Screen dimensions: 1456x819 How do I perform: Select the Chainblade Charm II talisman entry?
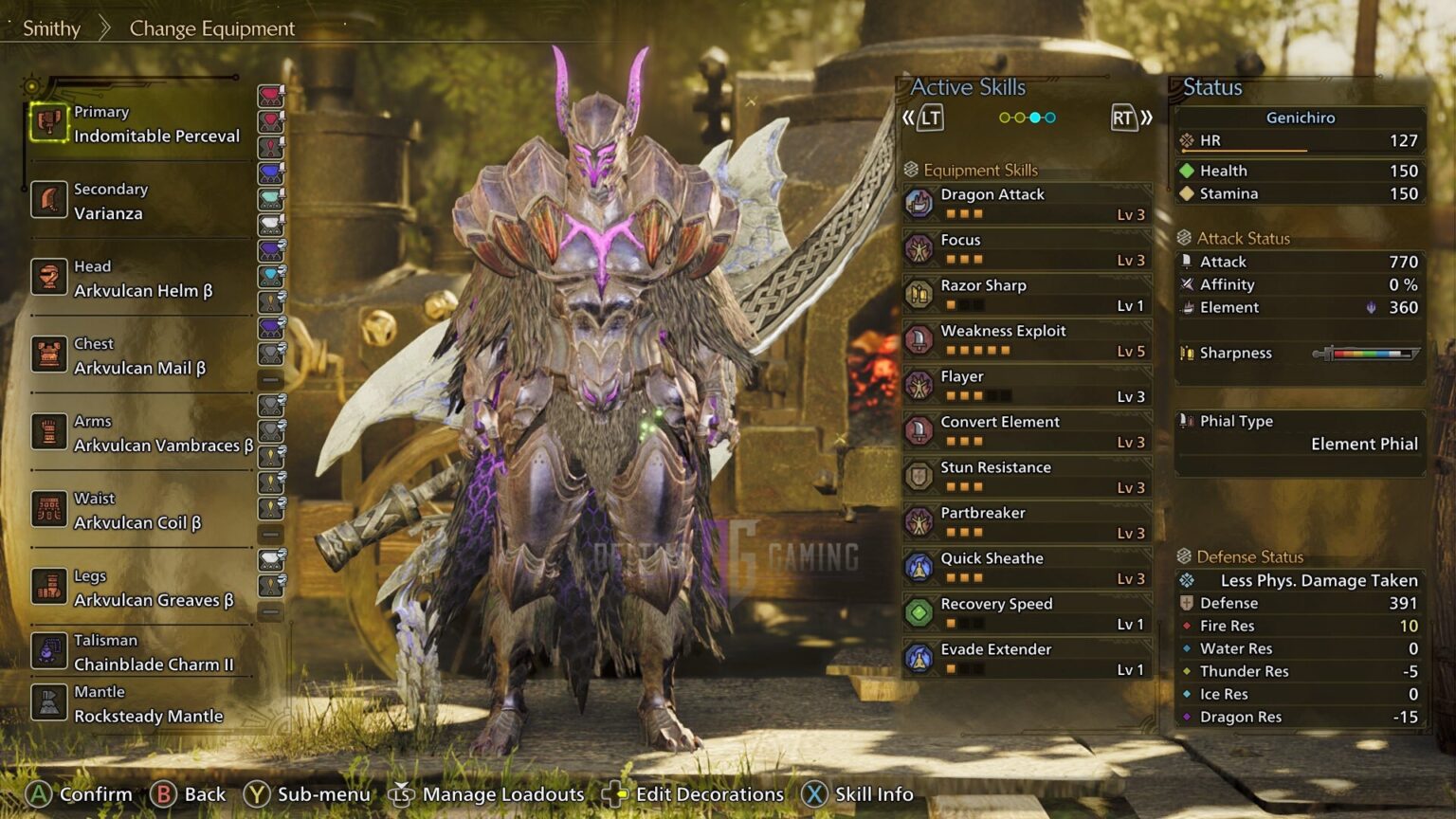(154, 664)
